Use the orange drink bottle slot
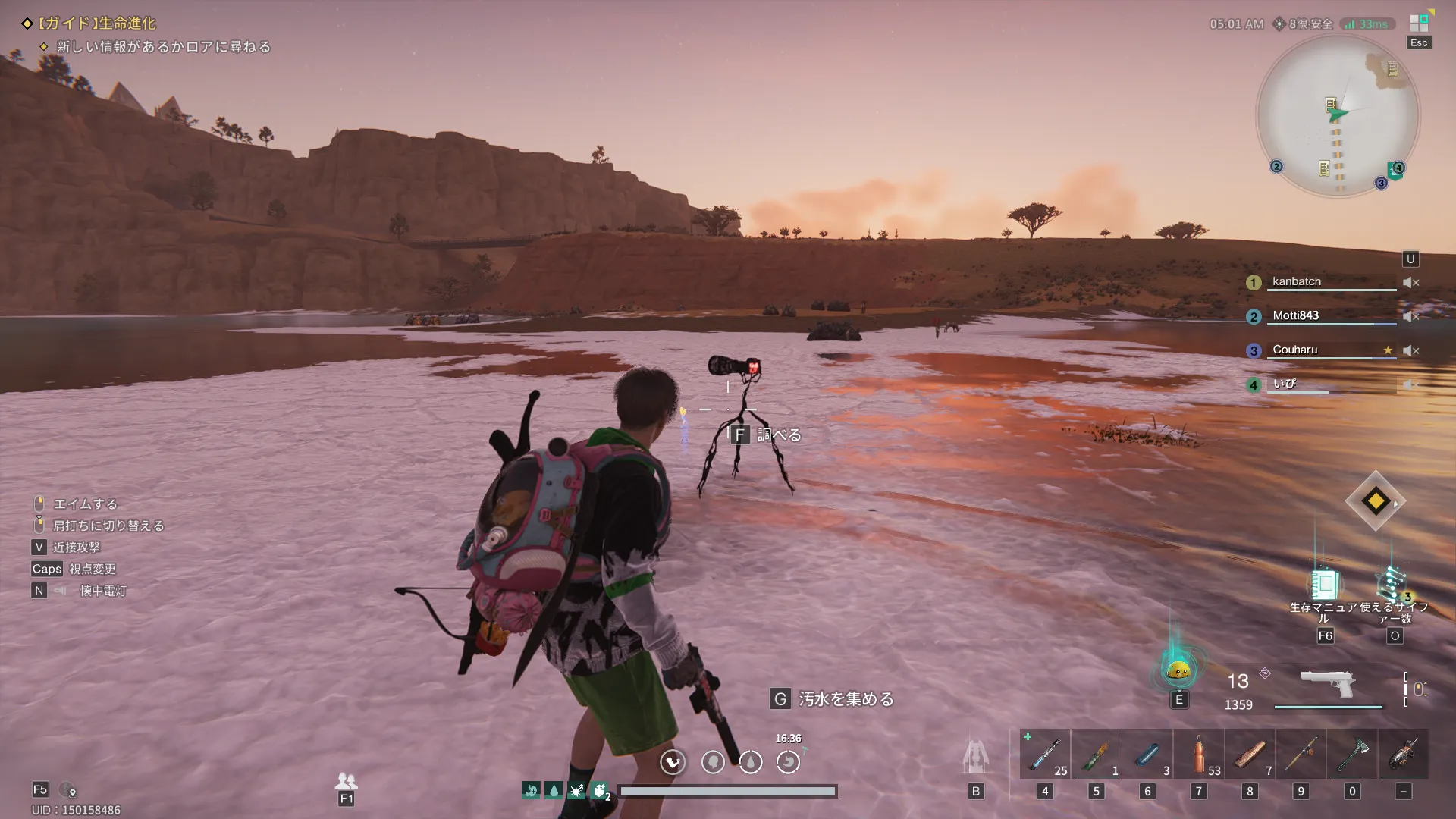1456x819 pixels. pos(1199,755)
